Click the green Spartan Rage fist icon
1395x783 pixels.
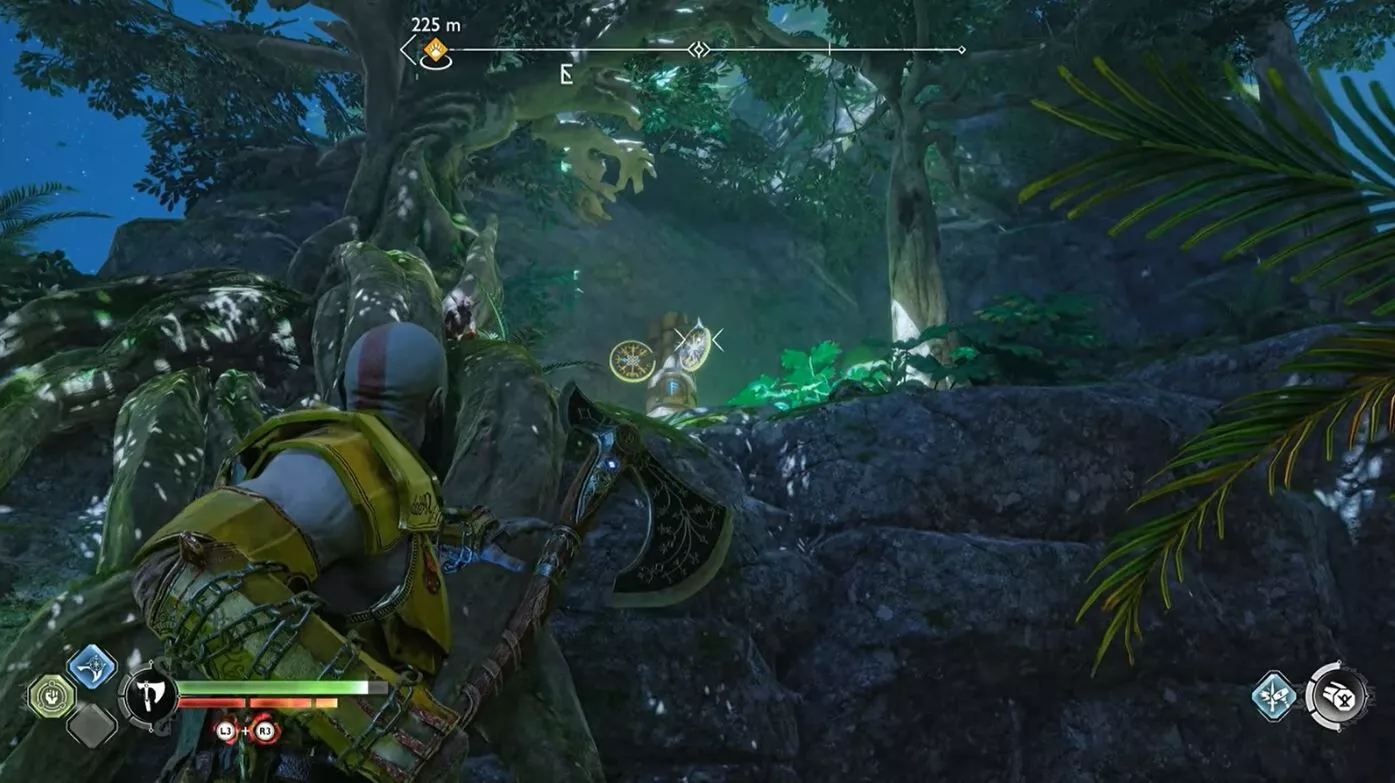(53, 694)
